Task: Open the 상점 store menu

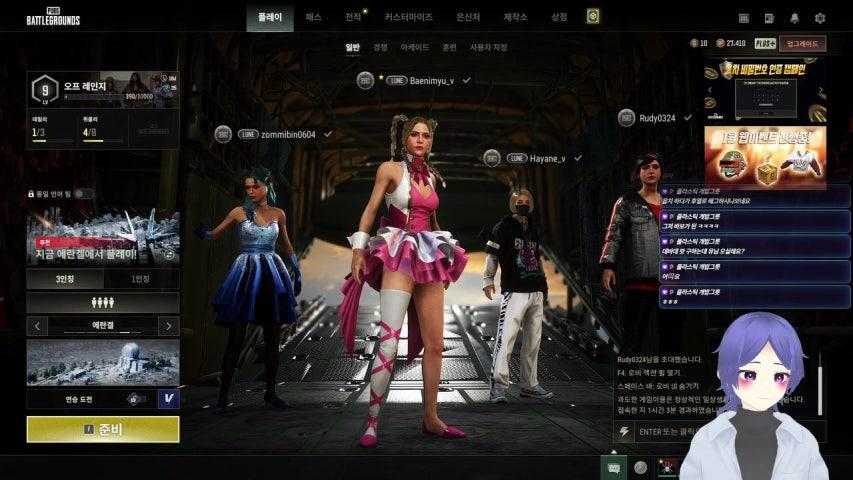Action: (559, 17)
